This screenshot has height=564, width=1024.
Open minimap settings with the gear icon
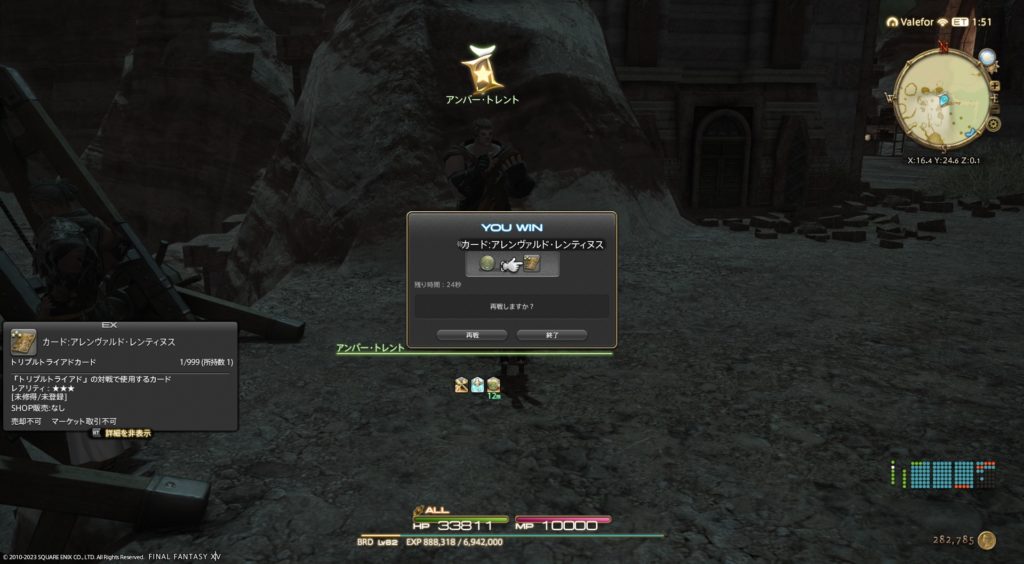993,124
